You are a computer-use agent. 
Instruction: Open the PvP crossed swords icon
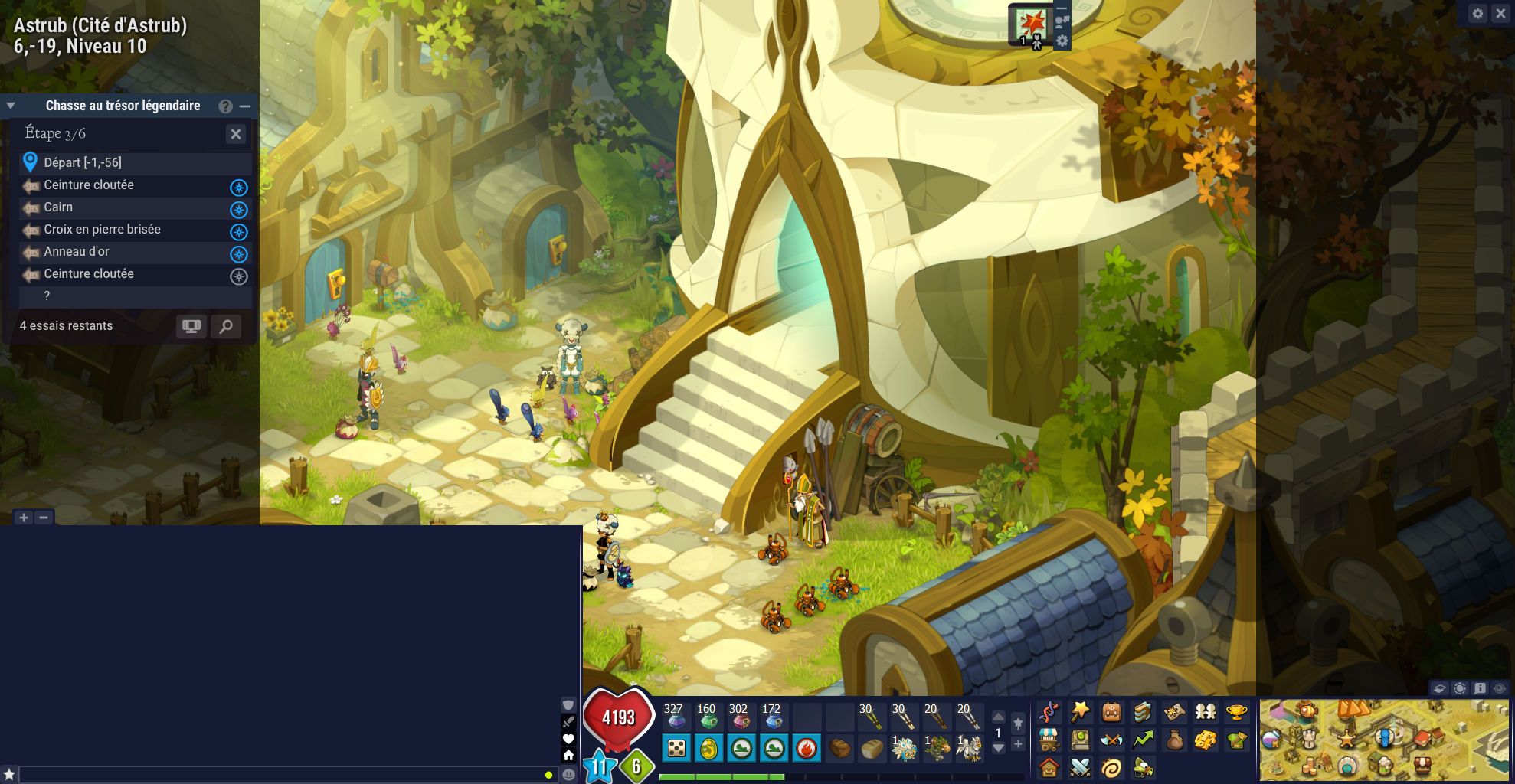tap(1080, 768)
